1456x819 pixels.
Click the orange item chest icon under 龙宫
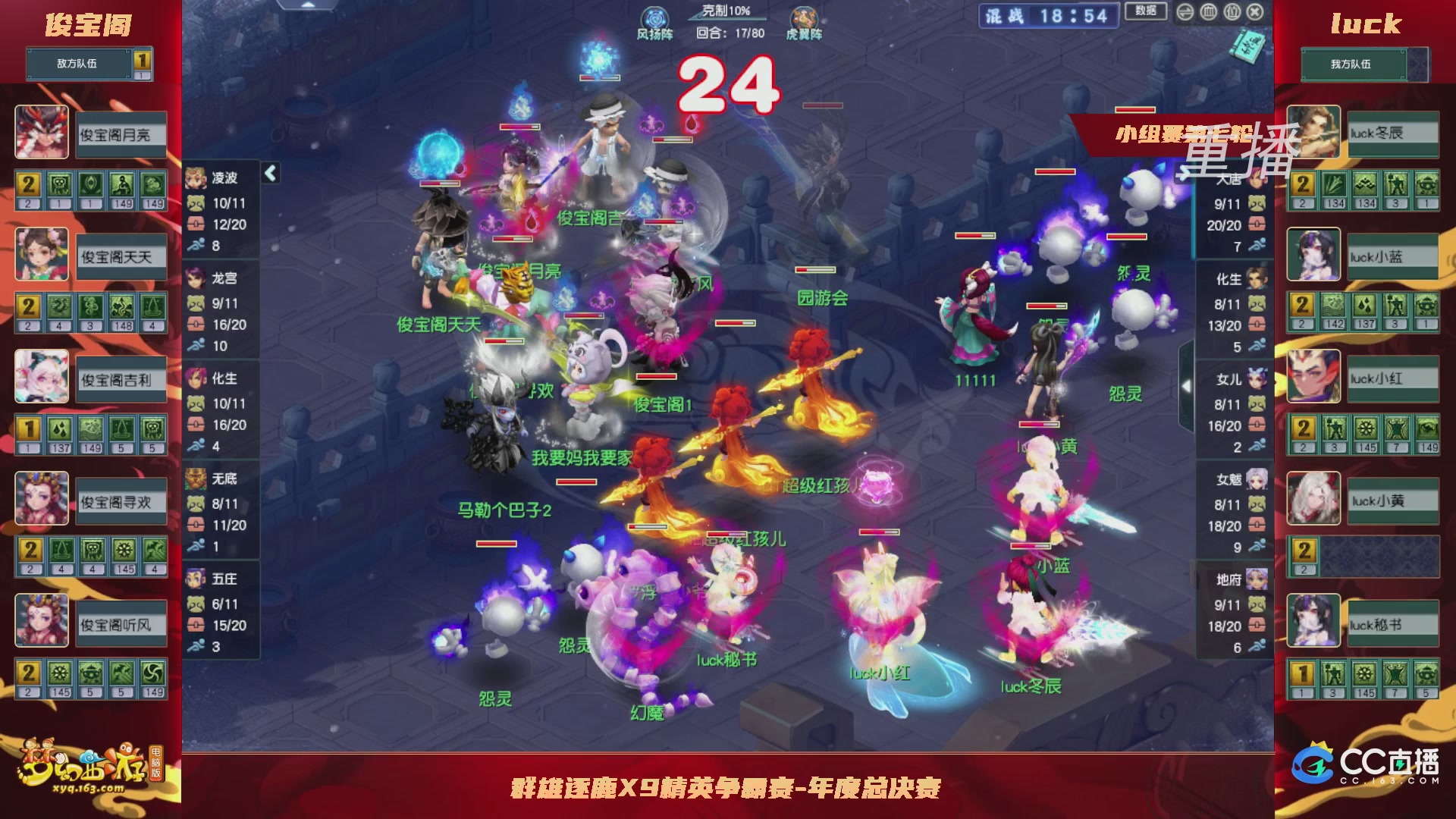coord(195,323)
